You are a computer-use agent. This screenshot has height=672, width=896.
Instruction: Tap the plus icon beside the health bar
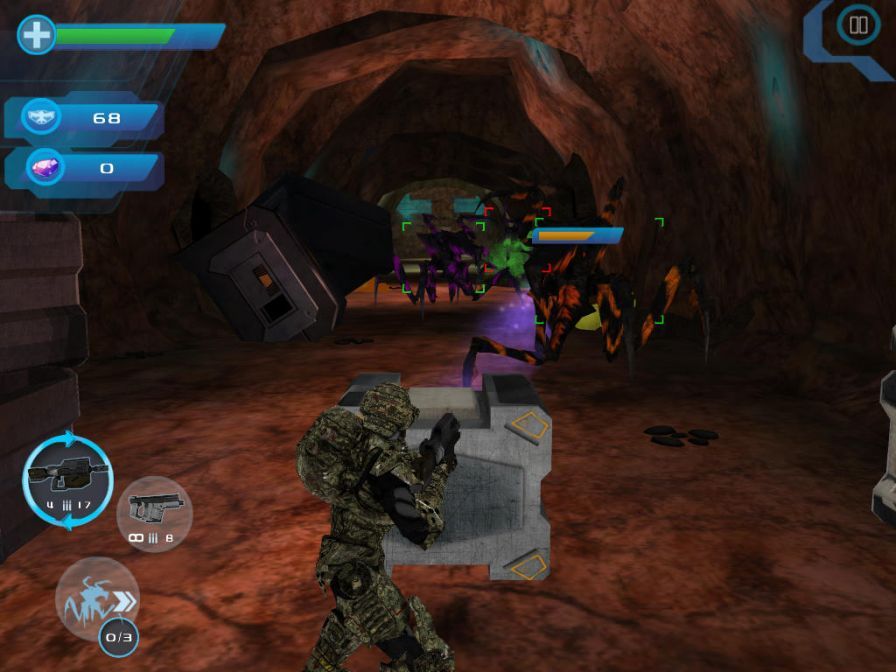36,35
